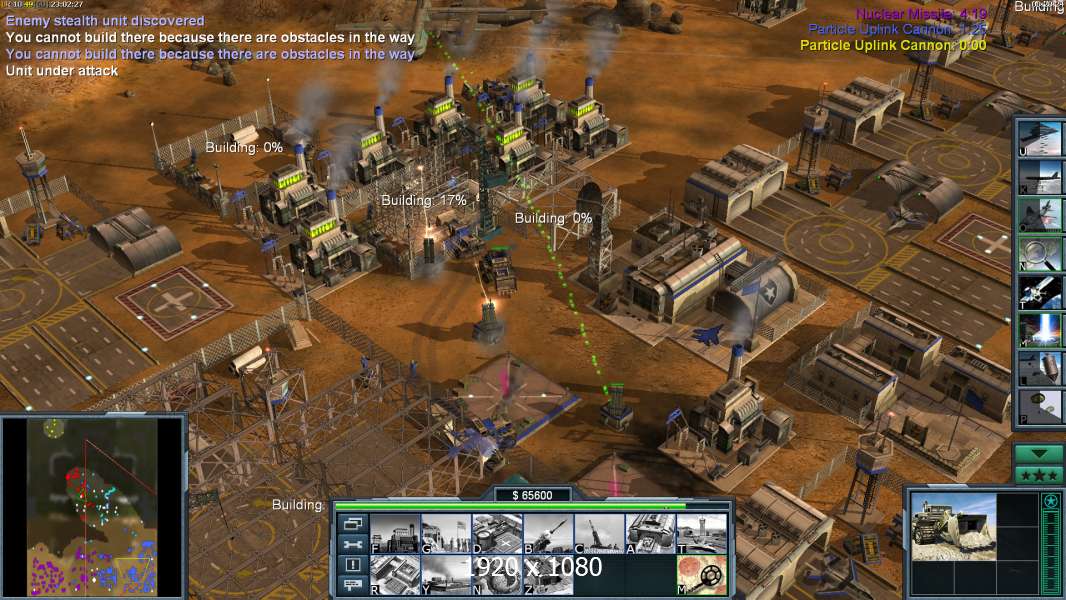Viewport: 1066px width, 600px height.
Task: Open the three-star generals powers button
Action: (1039, 475)
